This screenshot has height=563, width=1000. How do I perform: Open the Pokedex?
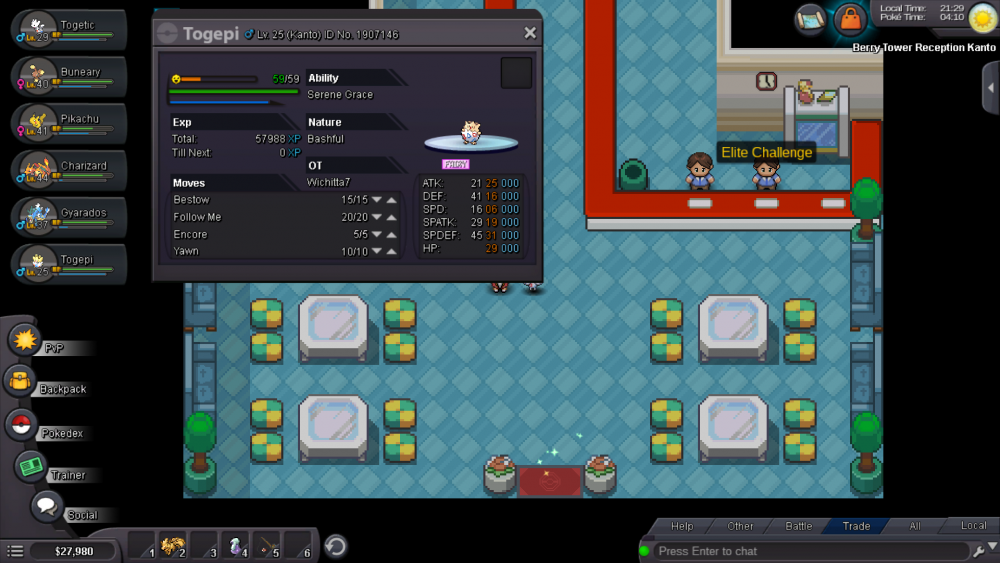point(22,425)
